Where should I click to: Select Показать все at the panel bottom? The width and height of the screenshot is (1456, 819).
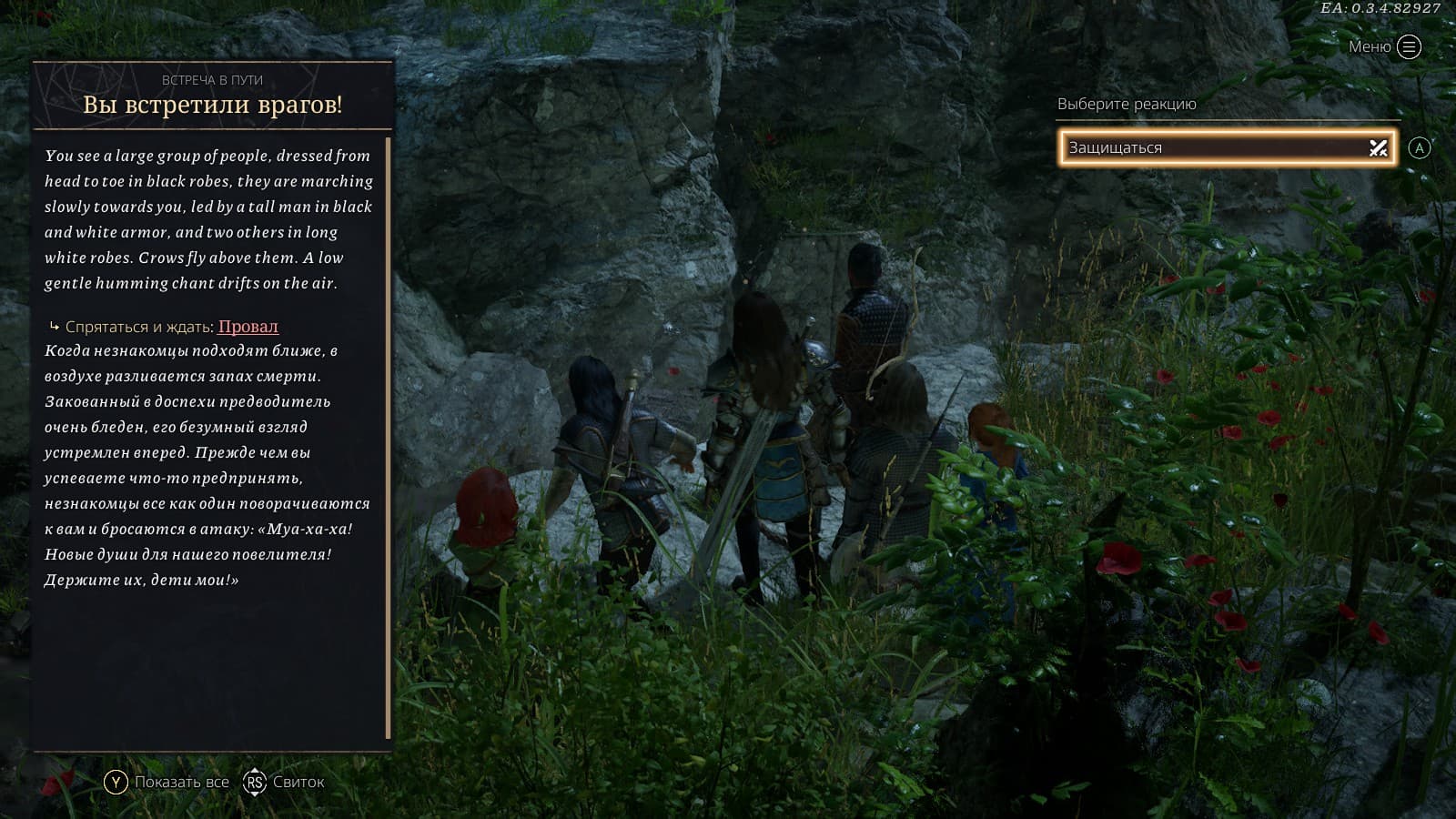167,782
